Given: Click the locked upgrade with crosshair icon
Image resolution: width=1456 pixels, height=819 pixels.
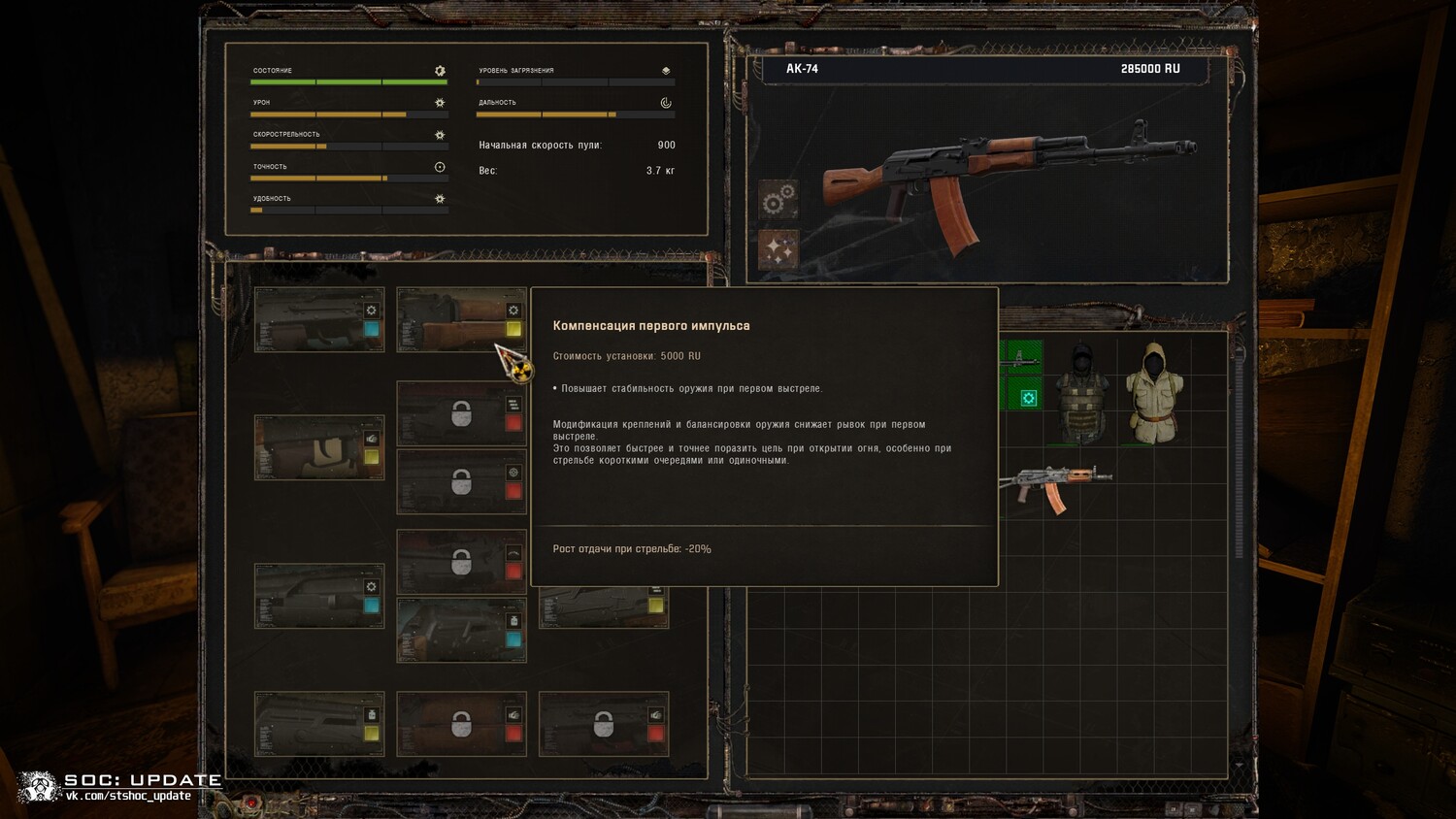Looking at the screenshot, I should pos(461,482).
